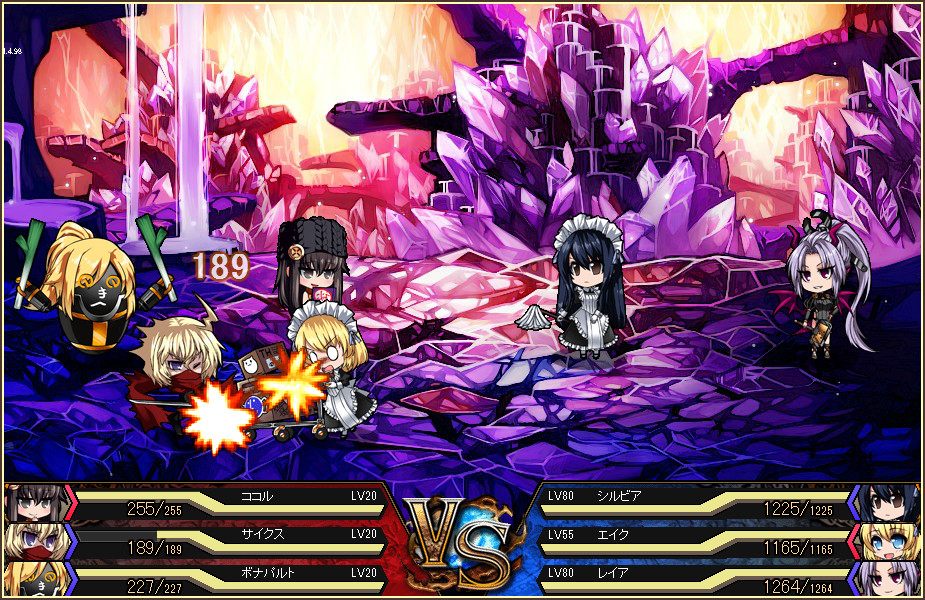Choose ボナパルト's masked blonde portrait
The image size is (925, 600).
(x=34, y=579)
